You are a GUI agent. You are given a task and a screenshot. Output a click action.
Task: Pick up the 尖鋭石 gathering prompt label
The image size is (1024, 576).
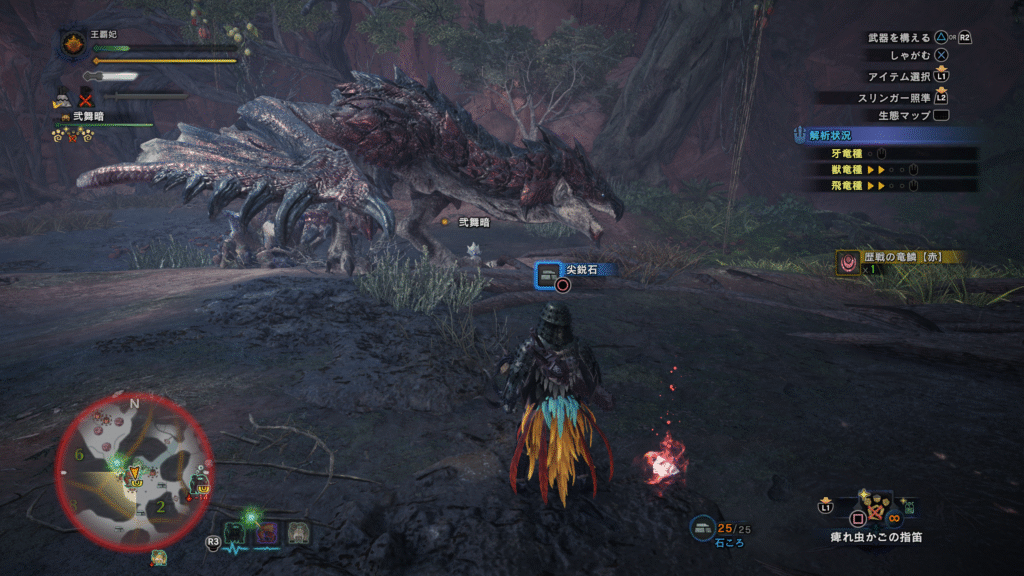[581, 270]
